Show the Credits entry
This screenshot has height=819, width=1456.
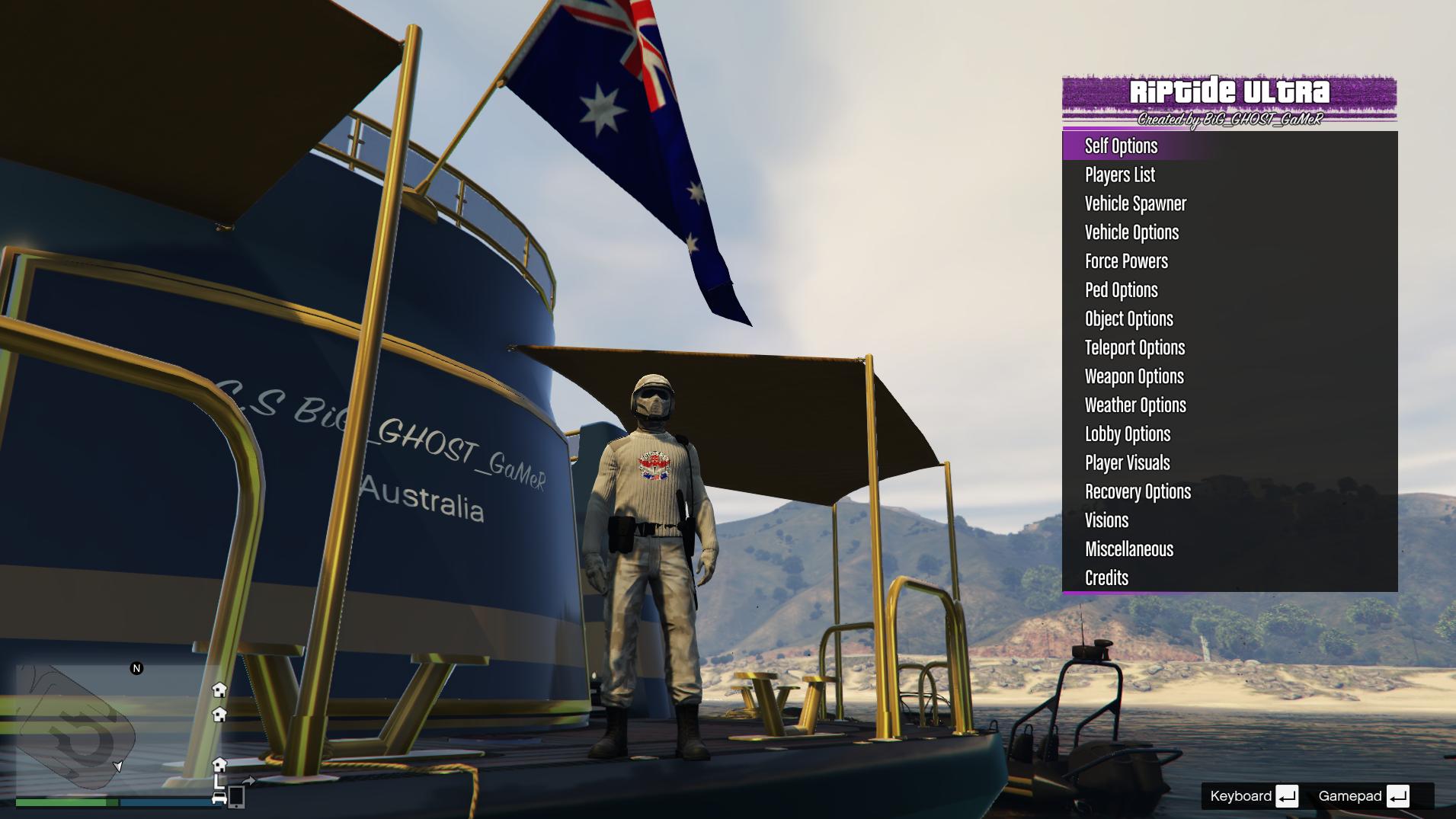pyautogui.click(x=1106, y=578)
